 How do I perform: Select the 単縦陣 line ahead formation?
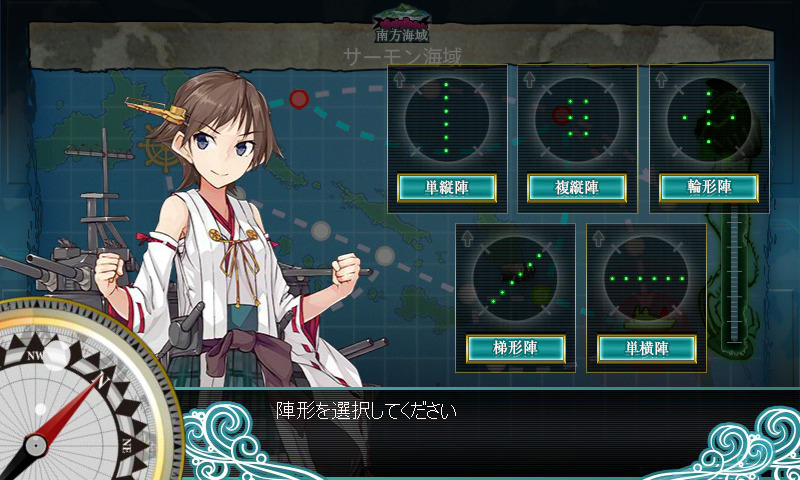click(x=447, y=187)
